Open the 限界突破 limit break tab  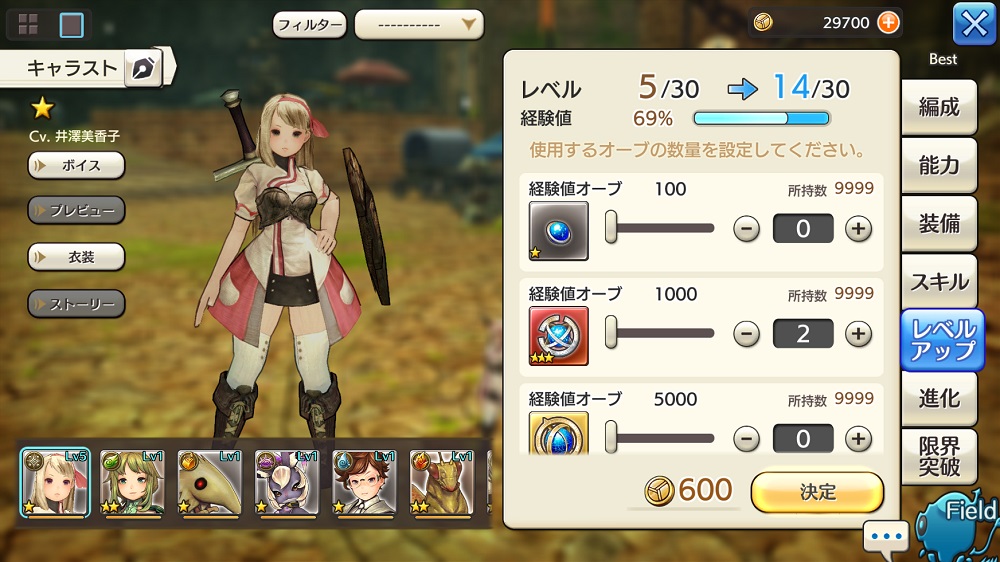click(939, 457)
